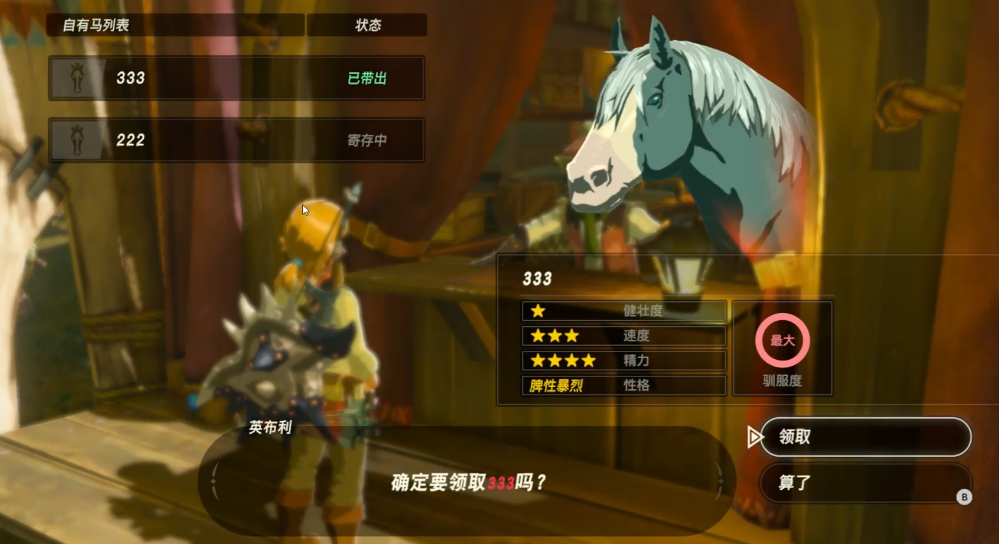Choose 领取 to take out the horse
Image resolution: width=999 pixels, height=544 pixels.
[x=865, y=437]
